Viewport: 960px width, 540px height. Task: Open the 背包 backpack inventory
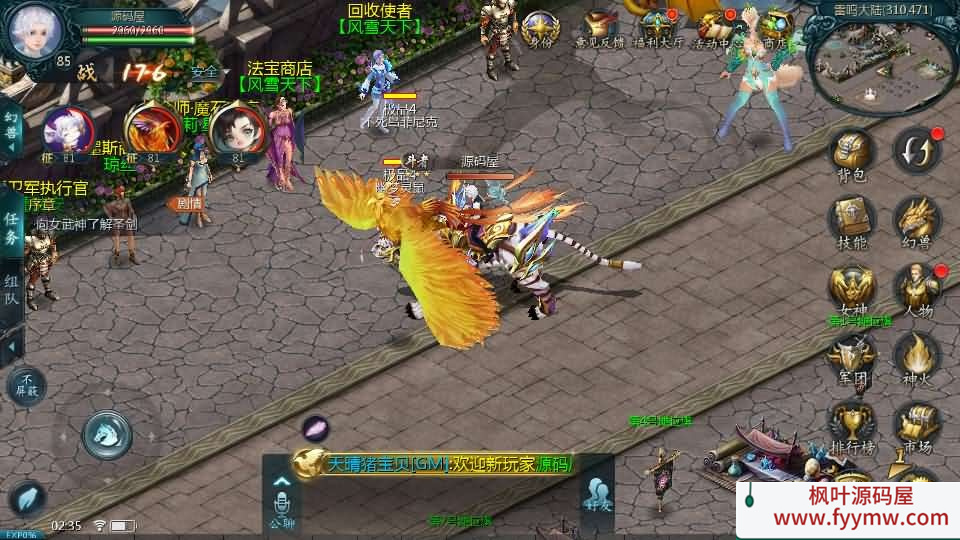coord(852,156)
